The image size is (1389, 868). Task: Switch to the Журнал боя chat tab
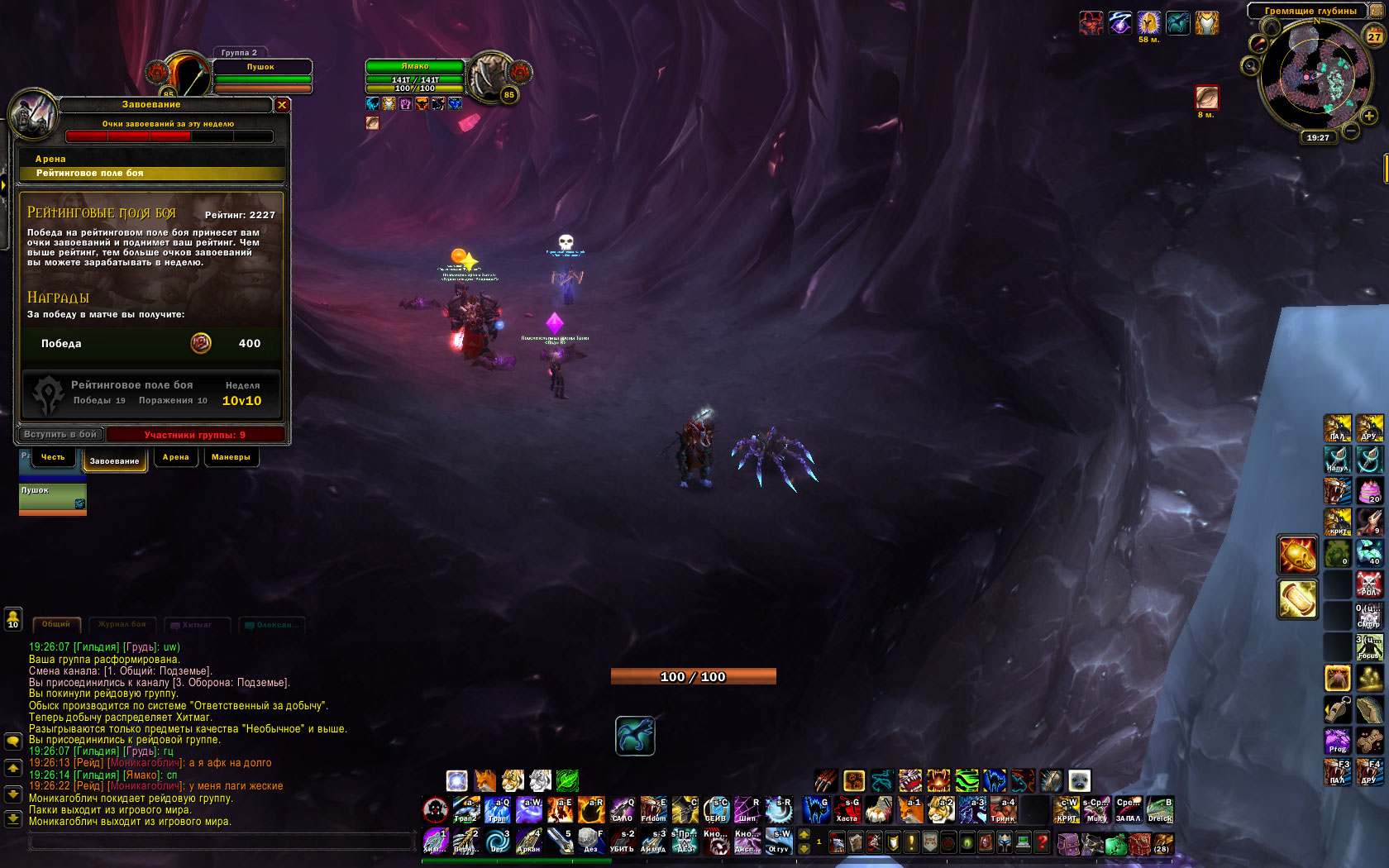122,624
